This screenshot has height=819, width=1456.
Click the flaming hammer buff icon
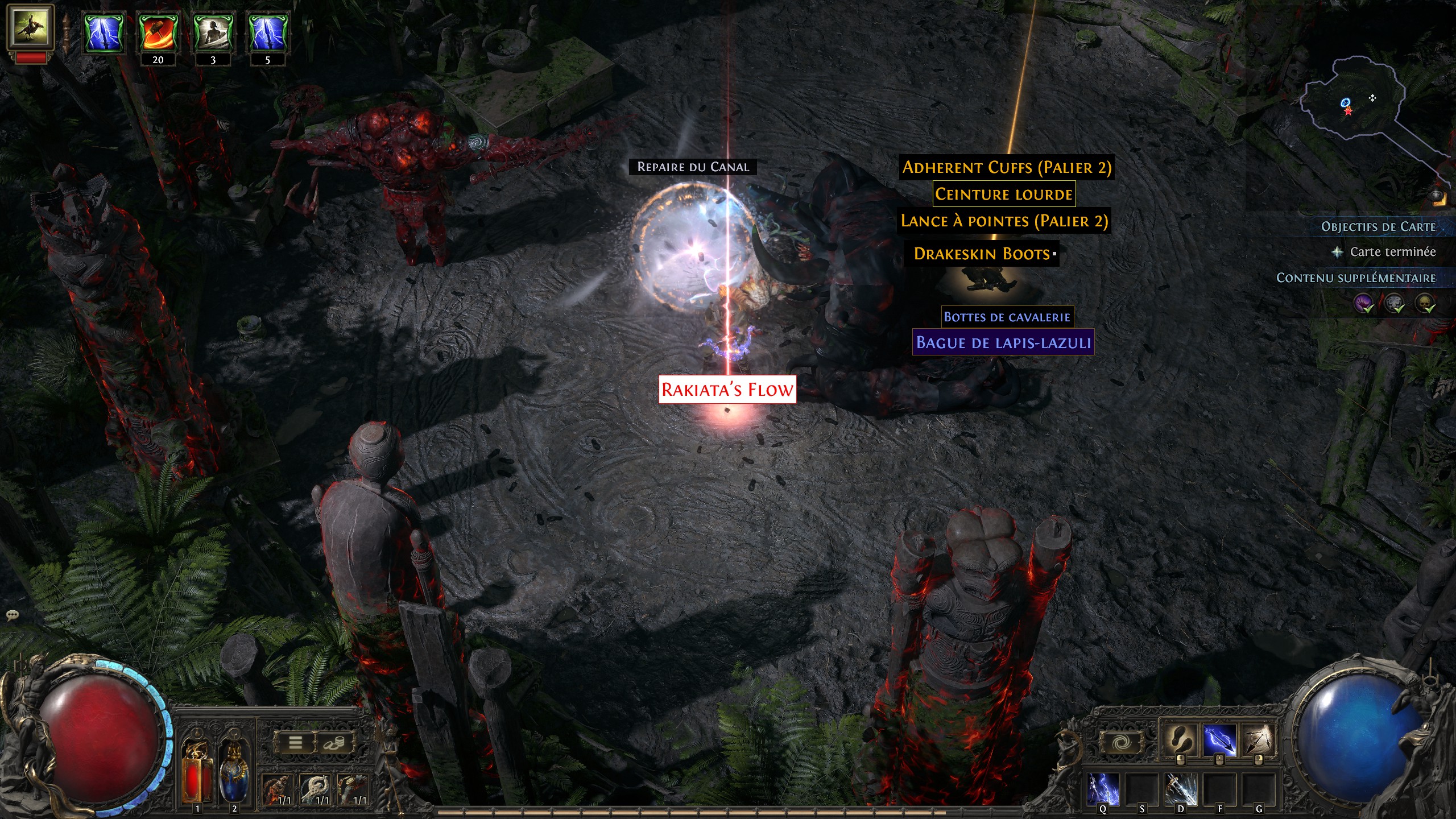pos(158,34)
